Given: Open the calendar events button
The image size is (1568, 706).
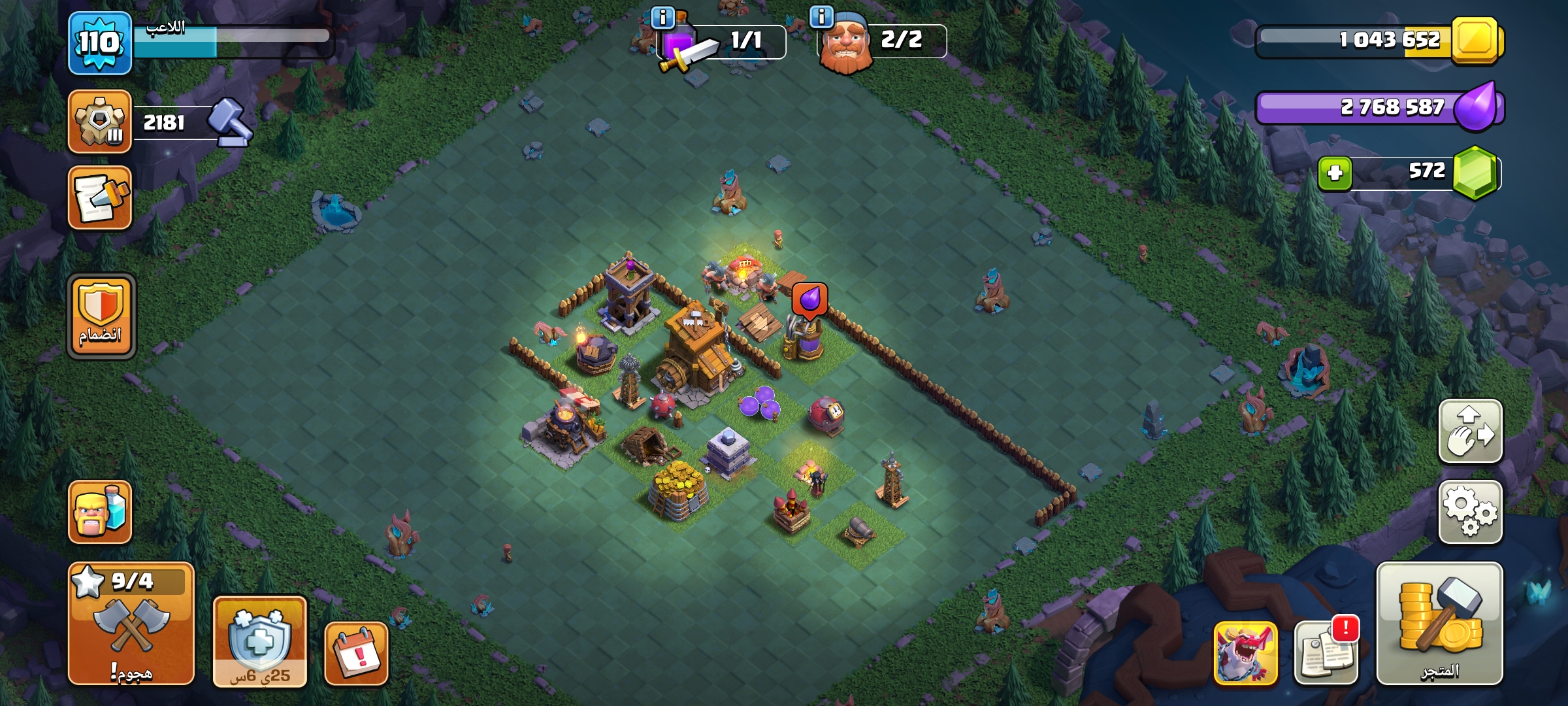Looking at the screenshot, I should [x=357, y=653].
